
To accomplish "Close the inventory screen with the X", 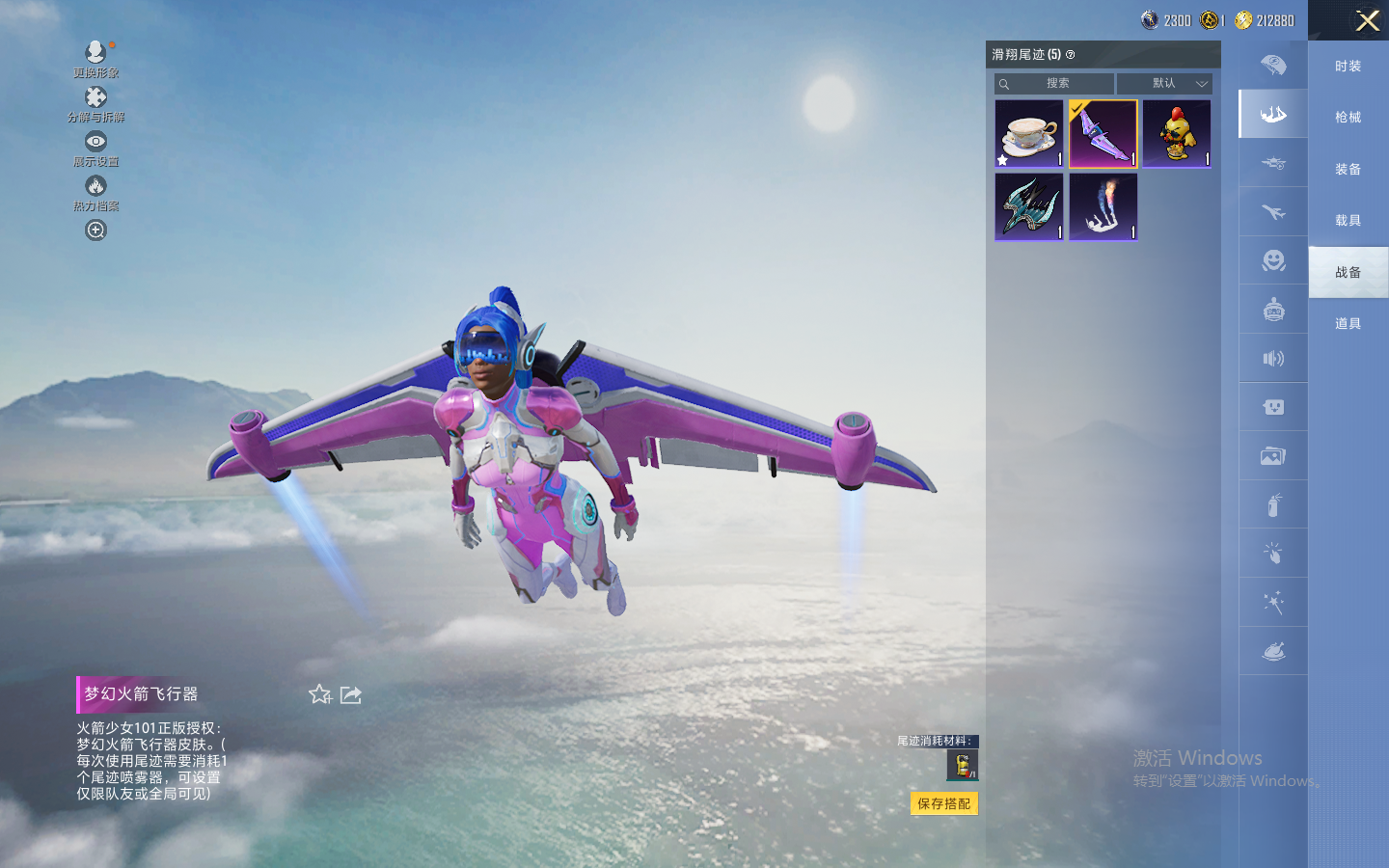I will tap(1367, 20).
